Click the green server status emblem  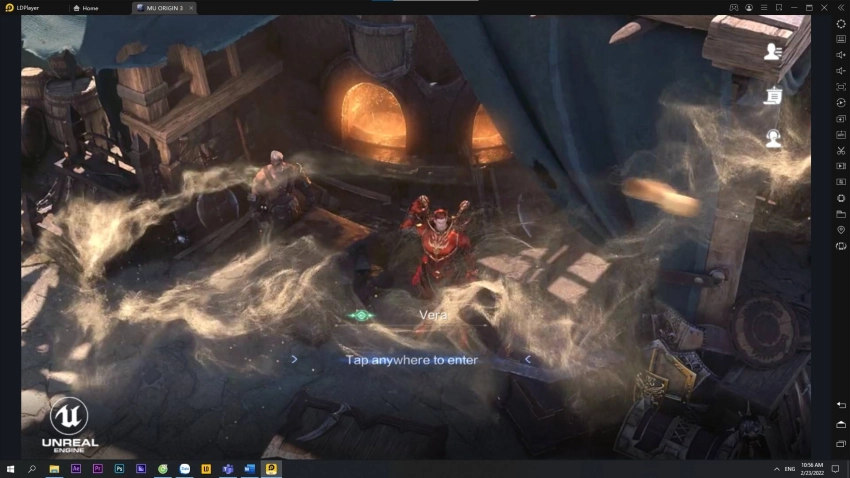[361, 315]
